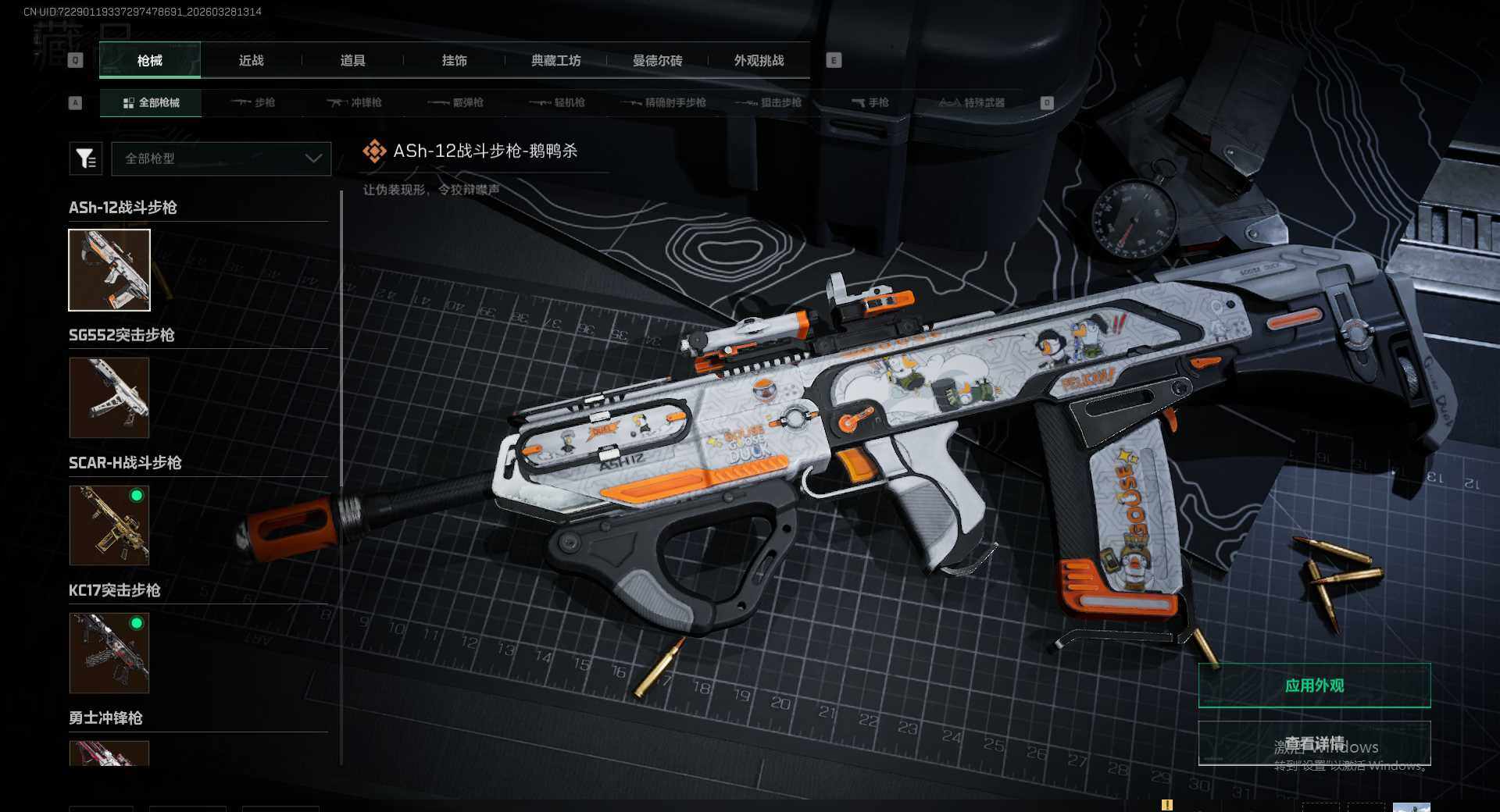Click the funnel filter icon button
Screen dimensions: 1500x812
pos(86,158)
